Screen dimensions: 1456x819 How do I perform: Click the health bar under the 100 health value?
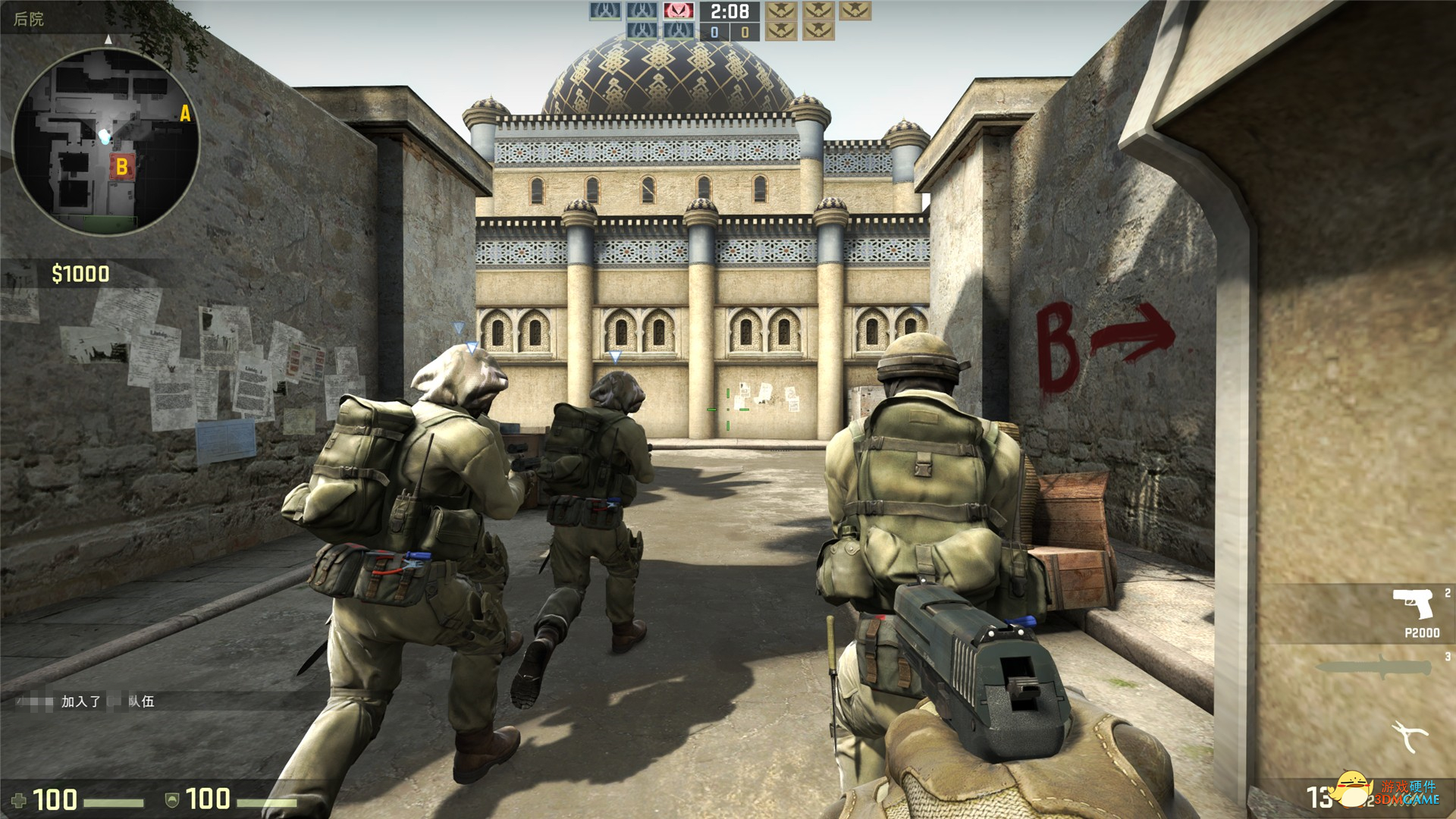tap(114, 802)
